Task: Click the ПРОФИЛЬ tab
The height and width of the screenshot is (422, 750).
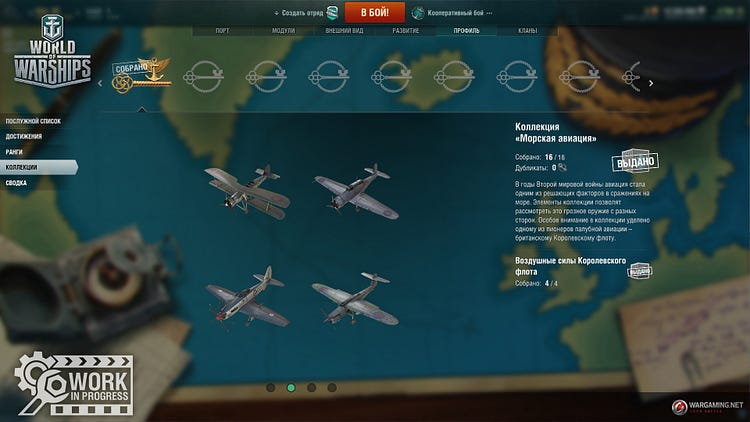Action: pyautogui.click(x=466, y=31)
